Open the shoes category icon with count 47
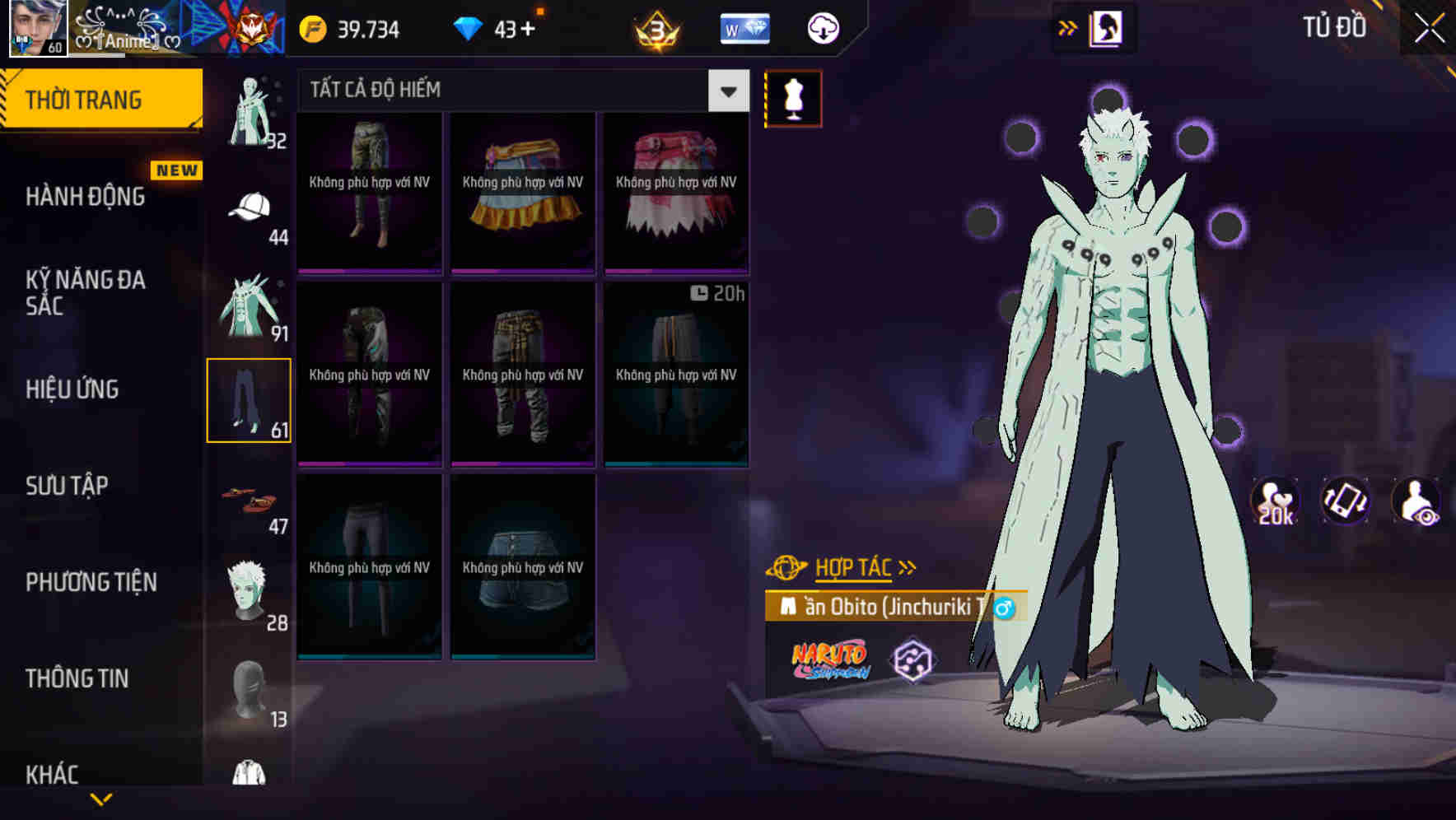 [250, 498]
